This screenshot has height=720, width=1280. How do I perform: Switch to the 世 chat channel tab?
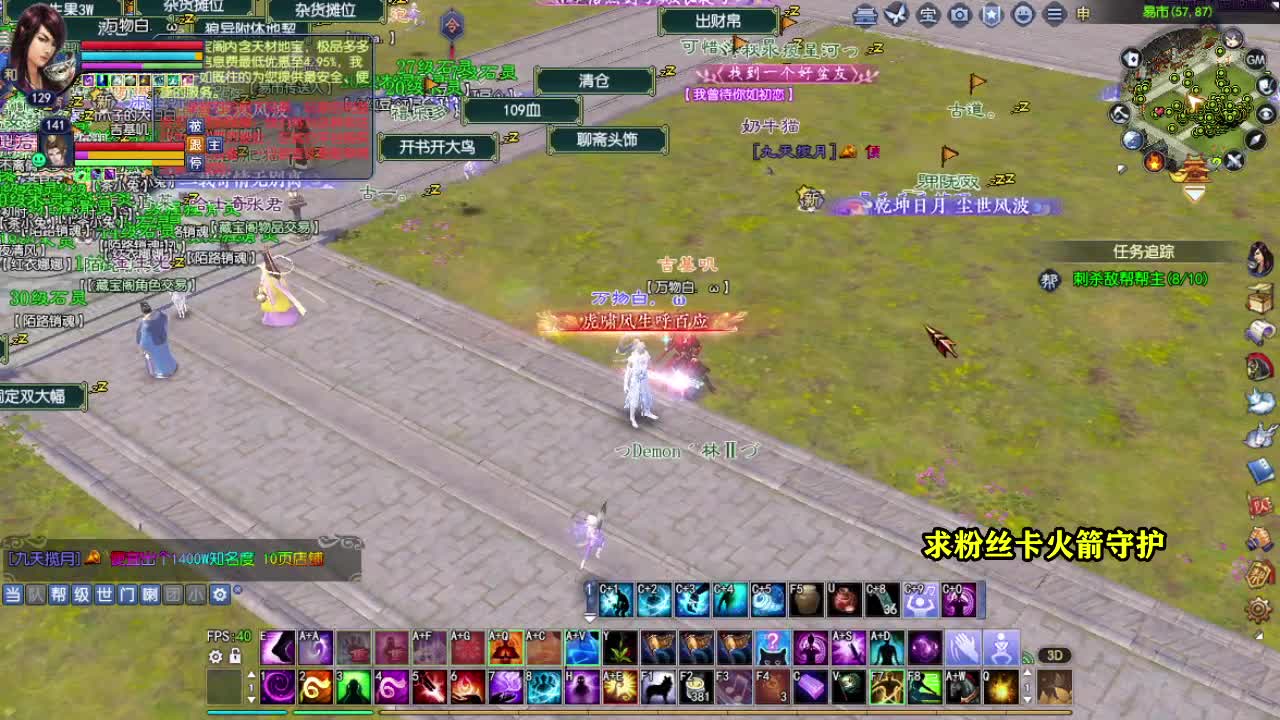tap(104, 594)
